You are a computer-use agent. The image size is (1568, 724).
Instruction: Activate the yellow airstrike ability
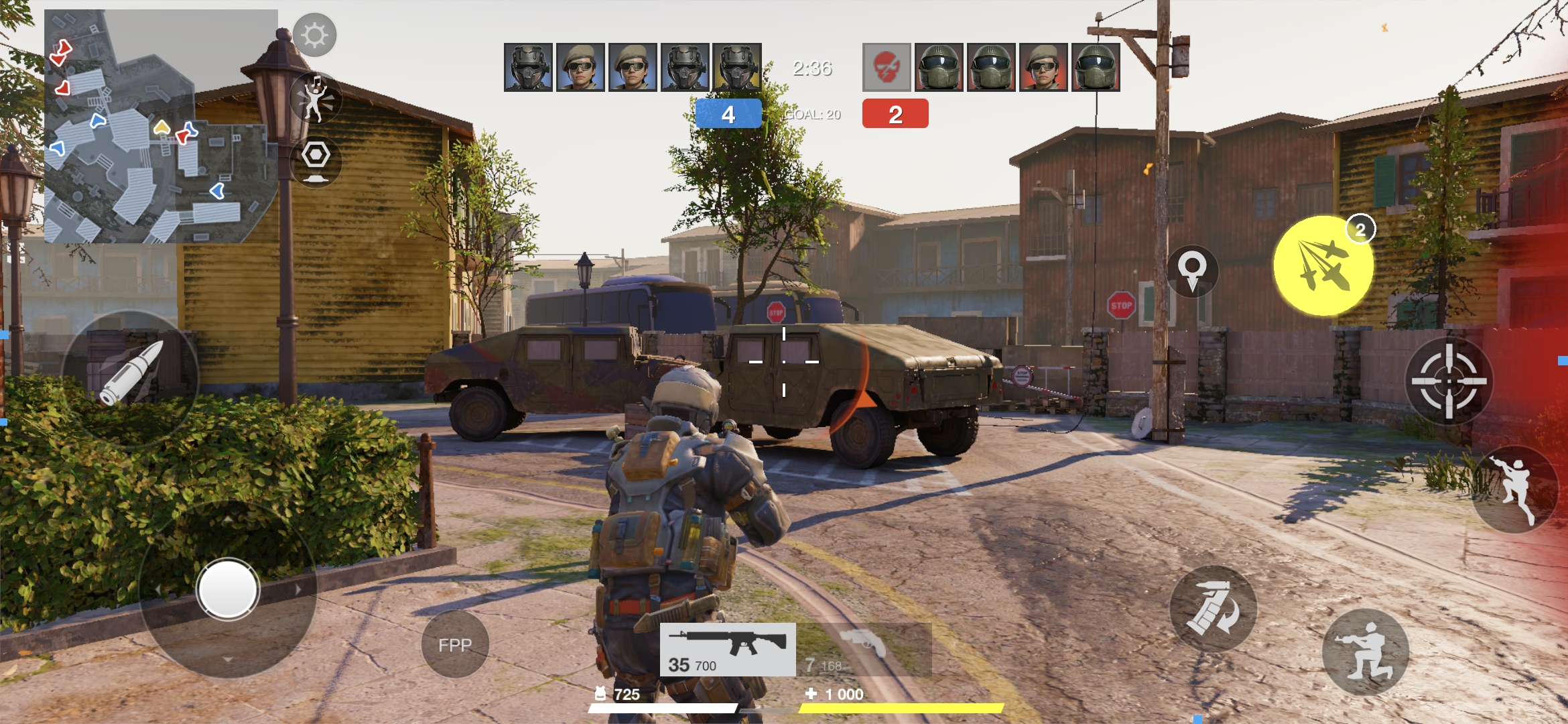[1323, 265]
